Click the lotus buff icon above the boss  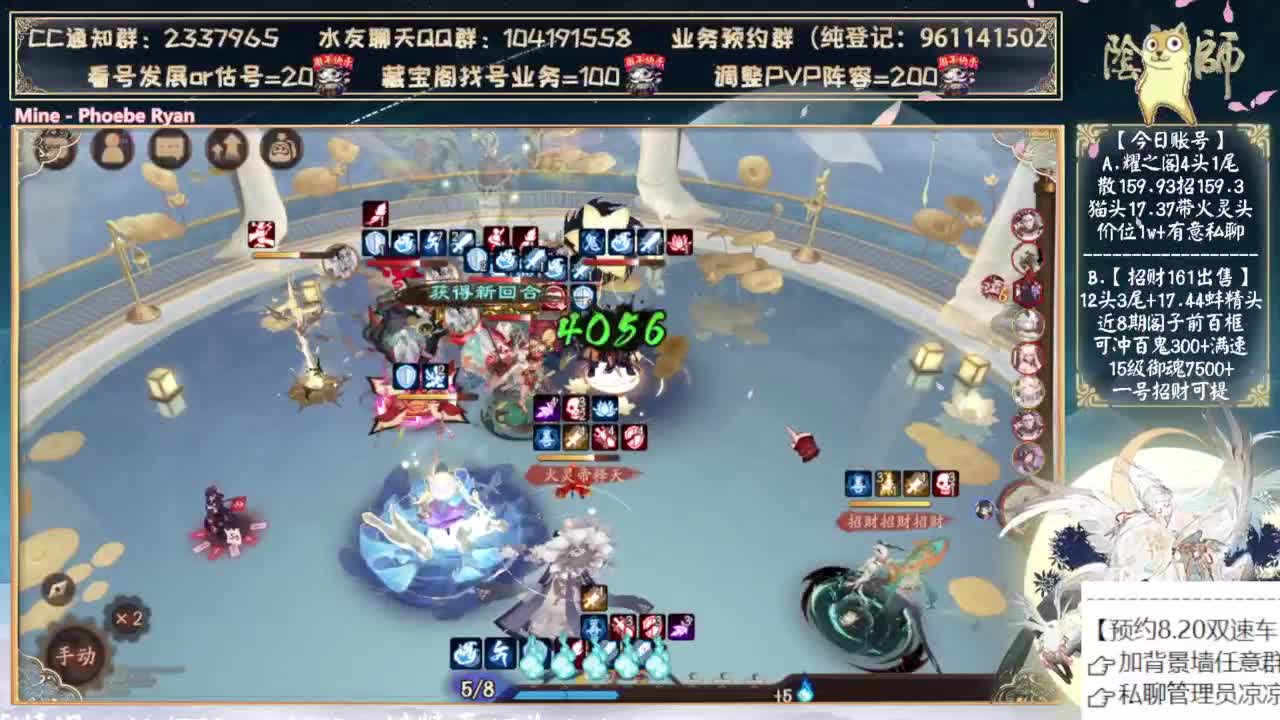click(x=604, y=410)
